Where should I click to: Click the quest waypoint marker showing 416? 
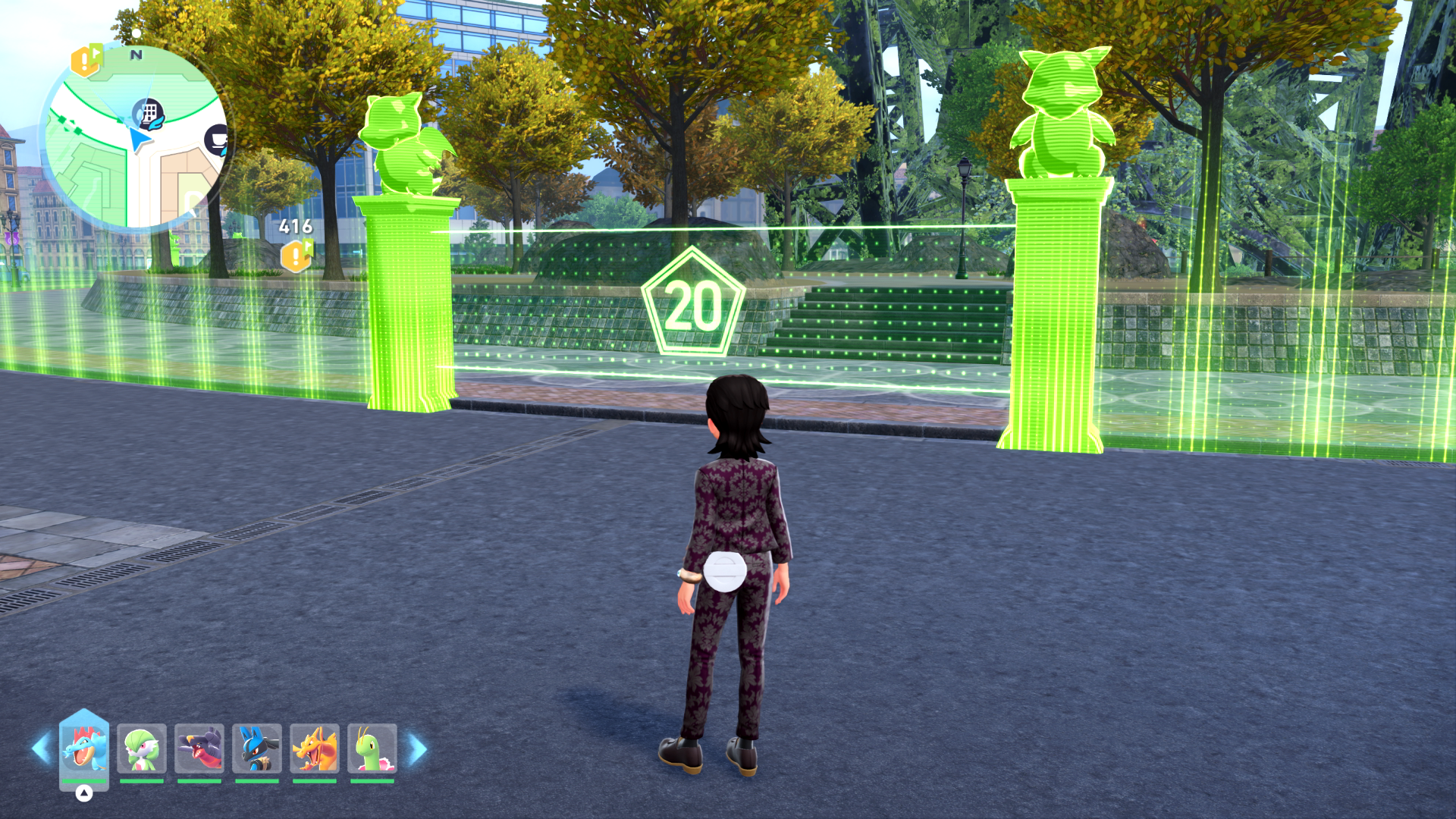[x=297, y=256]
